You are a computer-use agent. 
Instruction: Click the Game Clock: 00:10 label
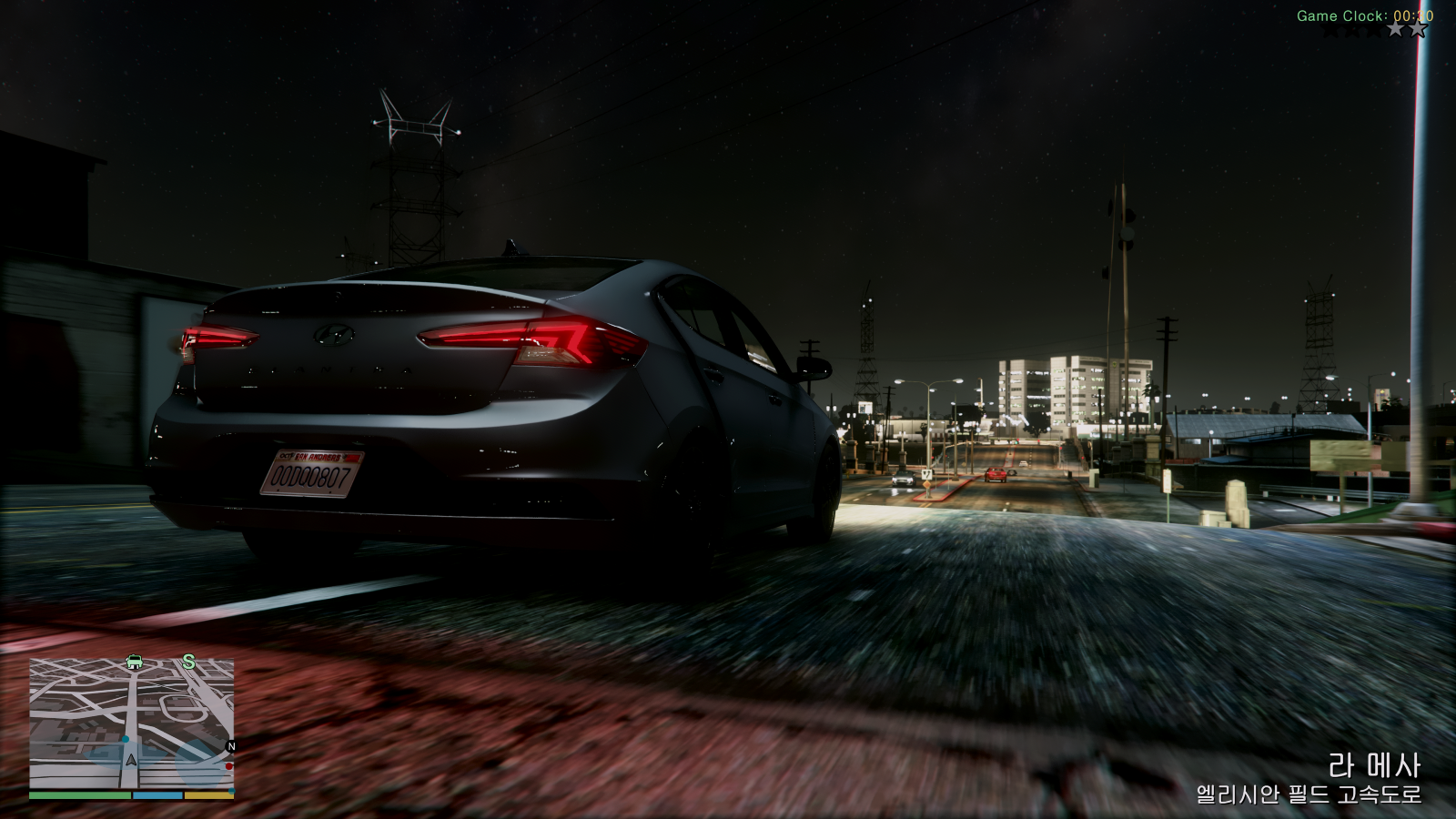pos(1367,15)
